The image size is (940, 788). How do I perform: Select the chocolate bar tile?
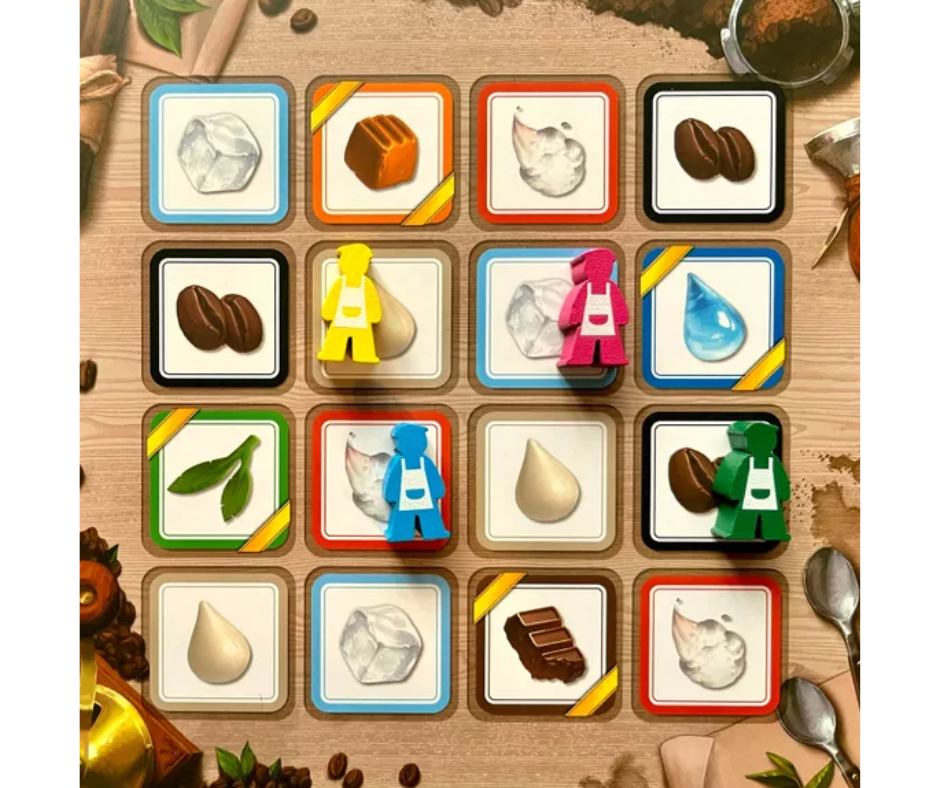point(544,644)
